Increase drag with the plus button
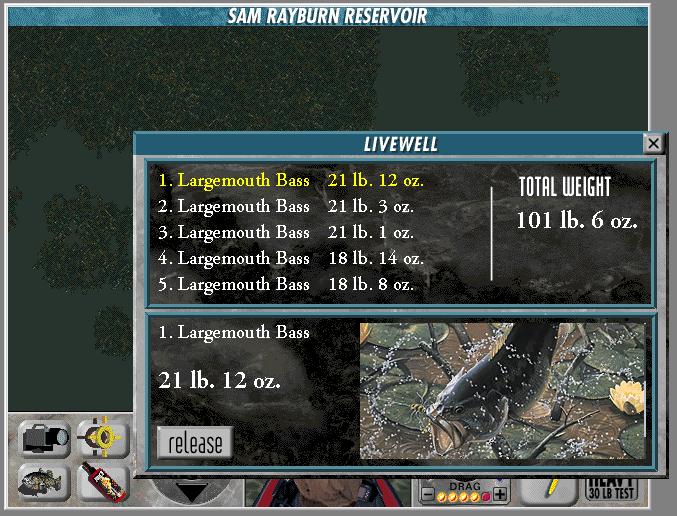 (500, 494)
